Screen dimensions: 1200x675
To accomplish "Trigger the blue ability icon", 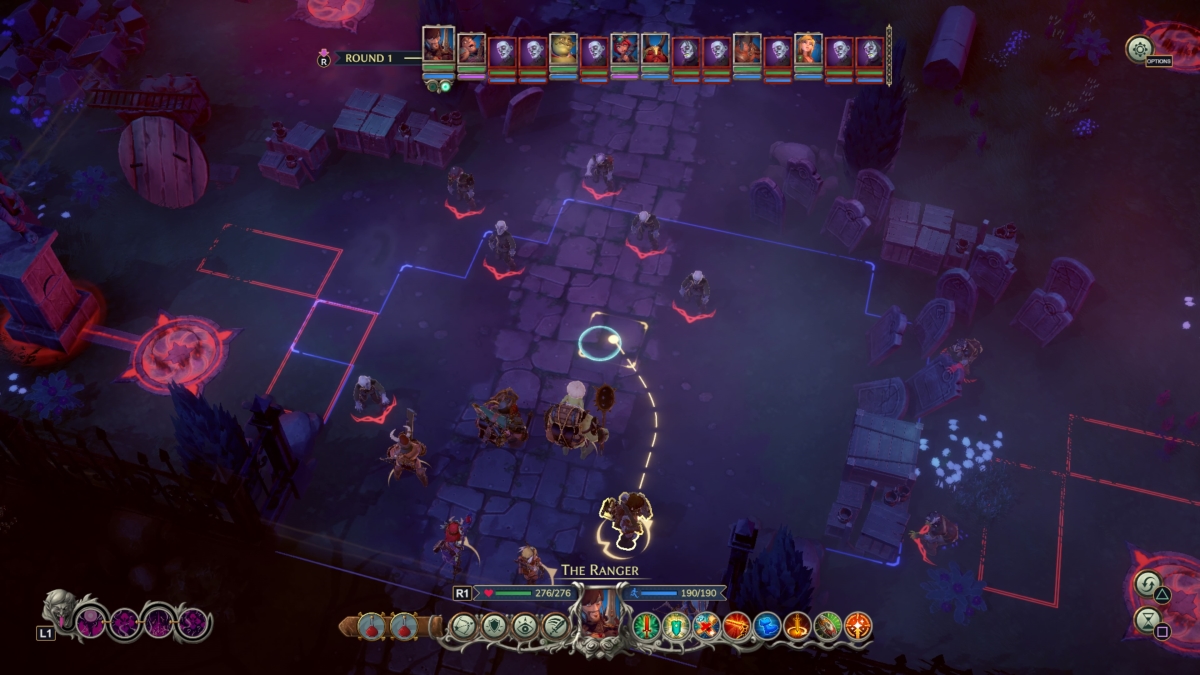I will point(767,627).
